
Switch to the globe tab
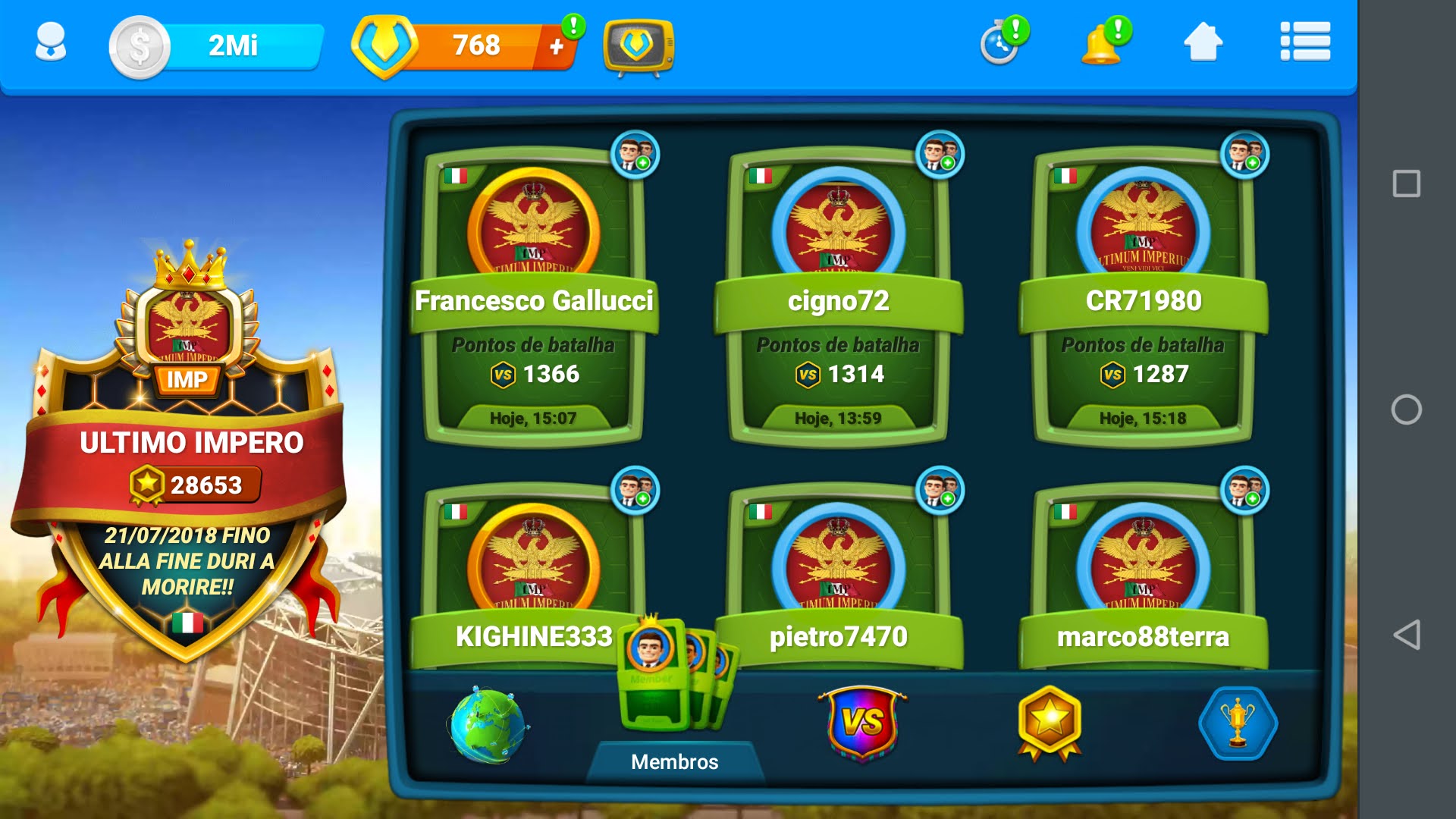pyautogui.click(x=487, y=725)
